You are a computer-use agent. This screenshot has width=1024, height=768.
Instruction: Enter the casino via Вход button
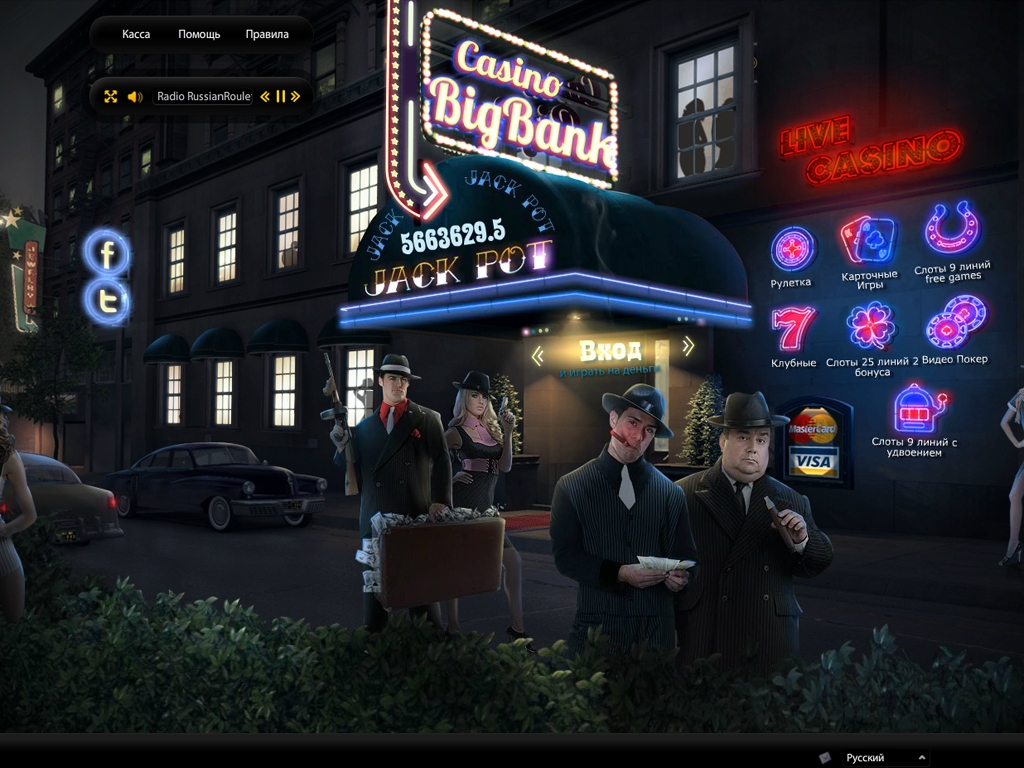(x=610, y=351)
